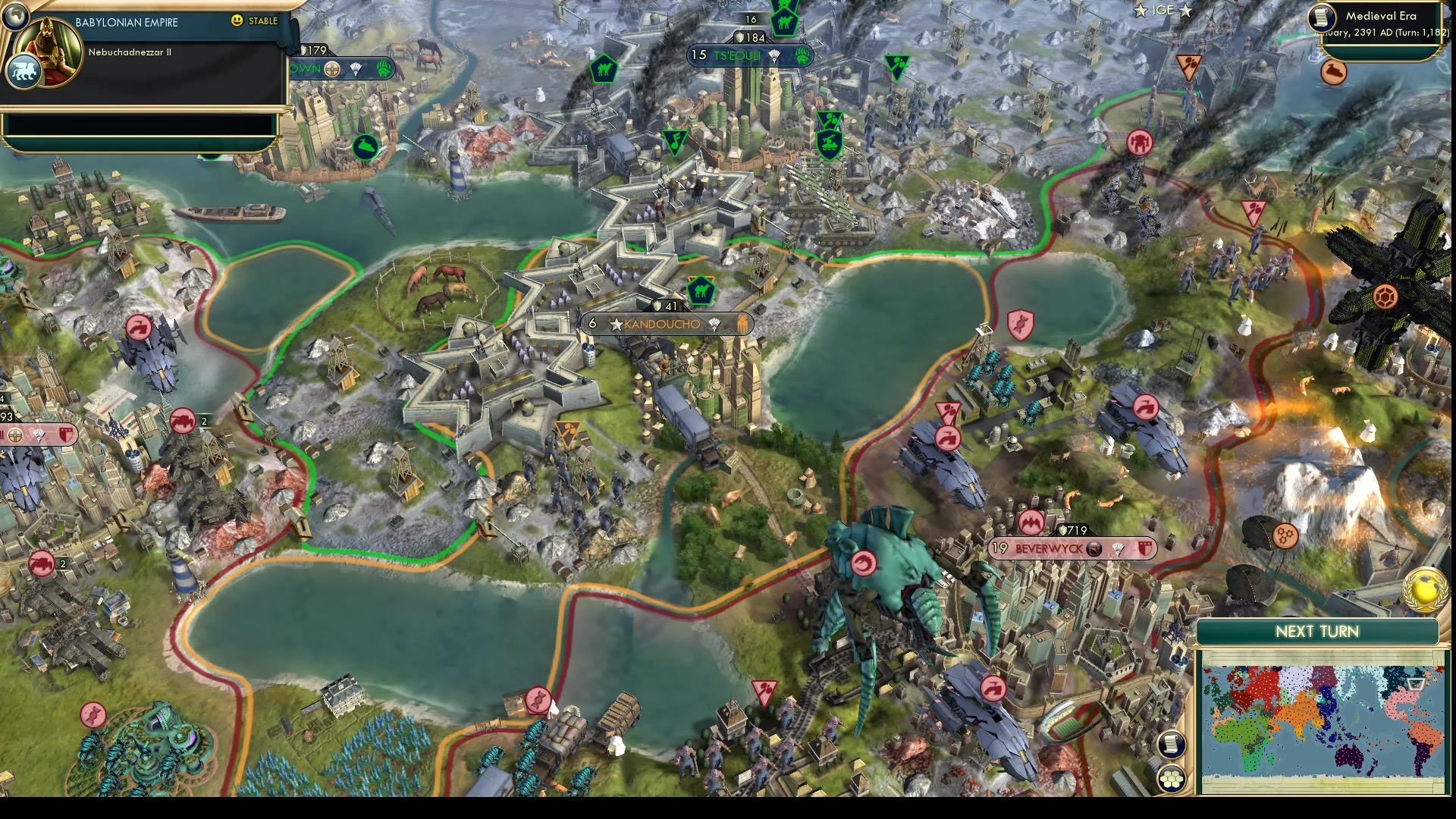Click the globe icon in the top-left corner

pos(15,15)
